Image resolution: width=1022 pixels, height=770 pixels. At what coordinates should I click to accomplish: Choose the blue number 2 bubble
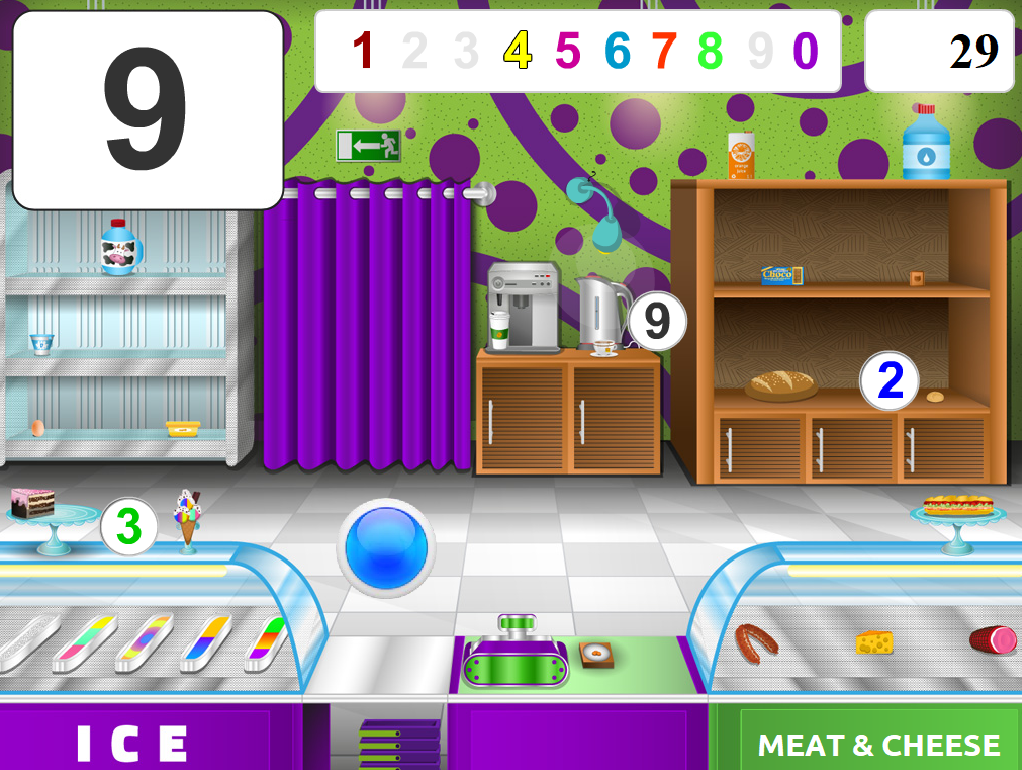(x=889, y=381)
